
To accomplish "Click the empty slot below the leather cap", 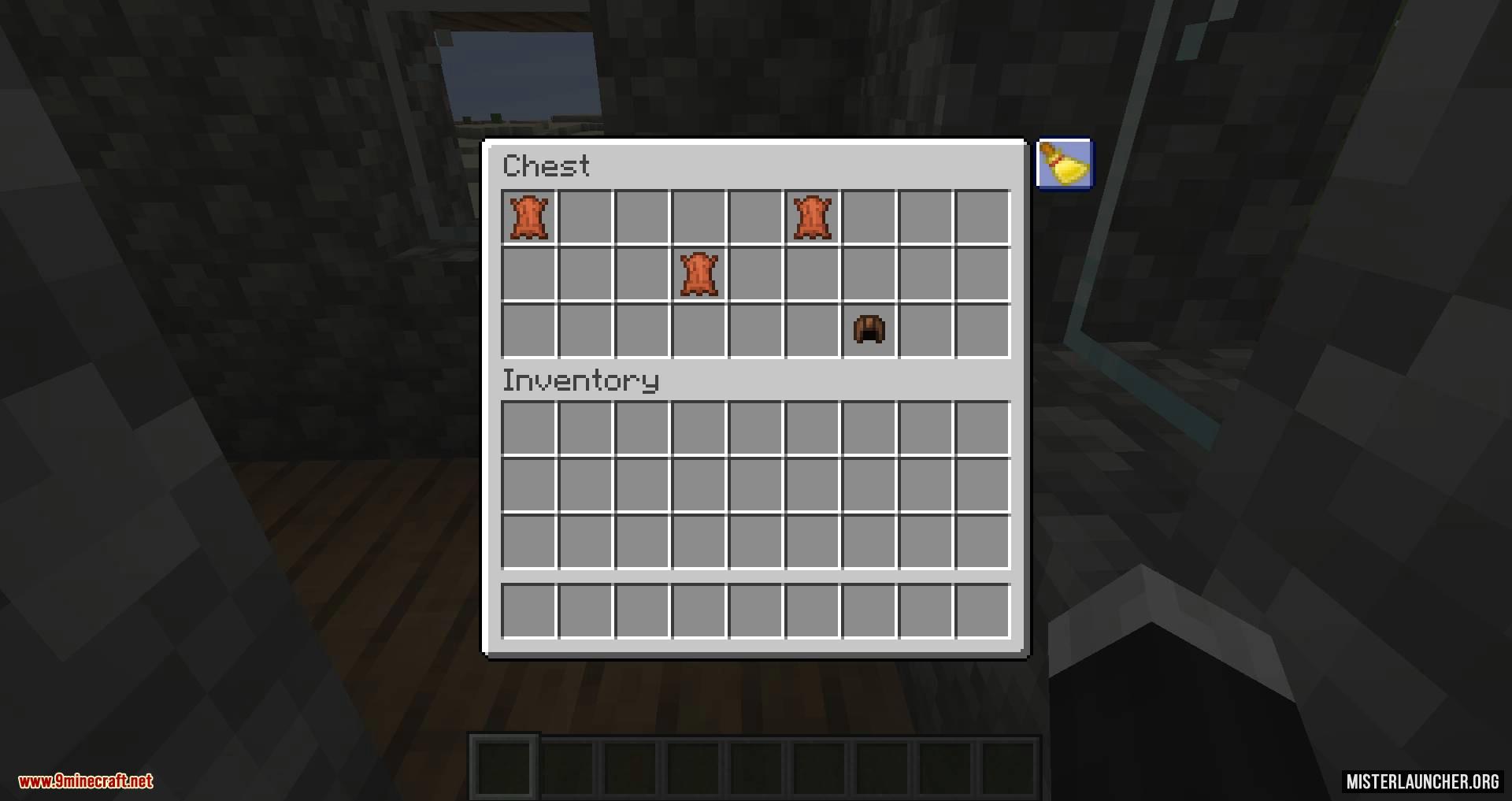I will [868, 426].
